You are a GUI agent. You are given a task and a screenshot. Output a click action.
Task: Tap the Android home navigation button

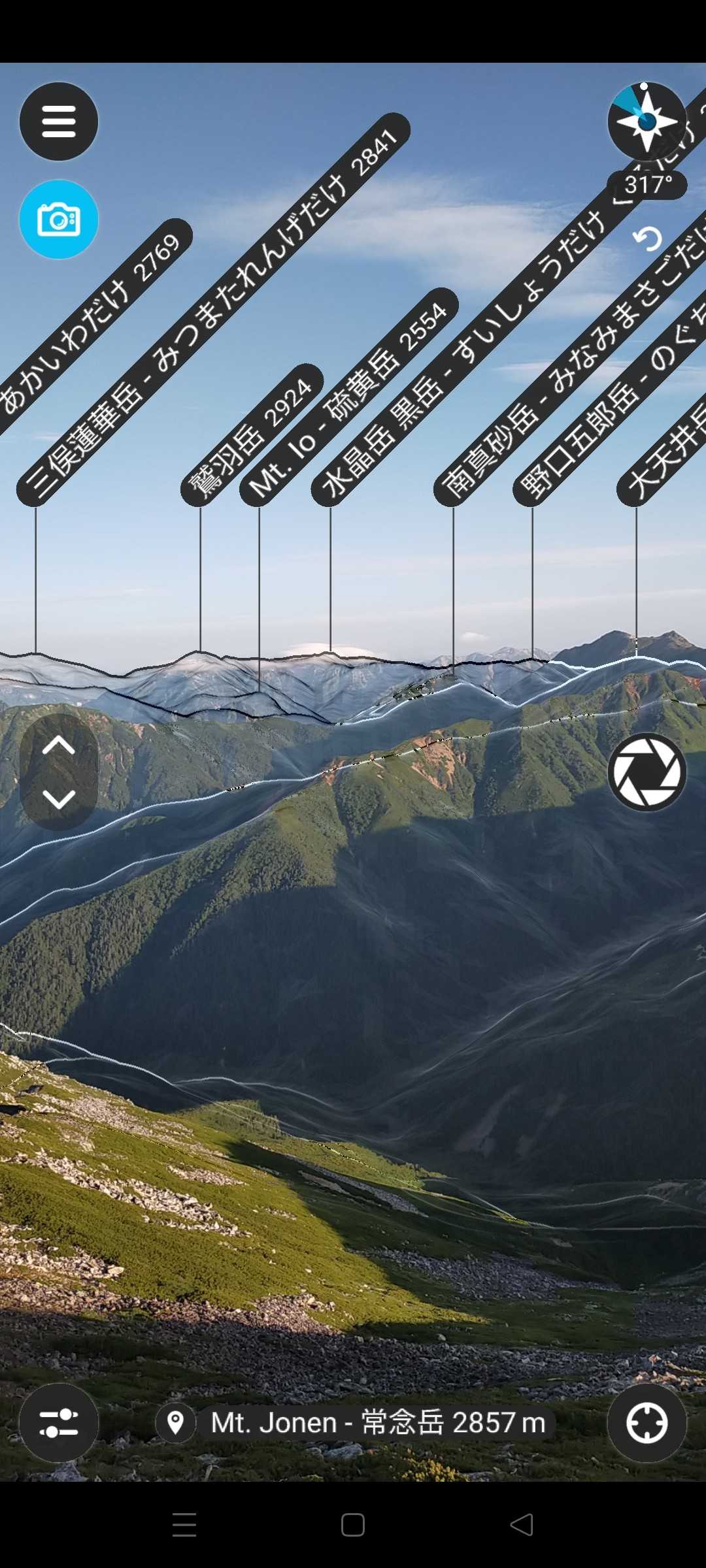click(353, 1525)
